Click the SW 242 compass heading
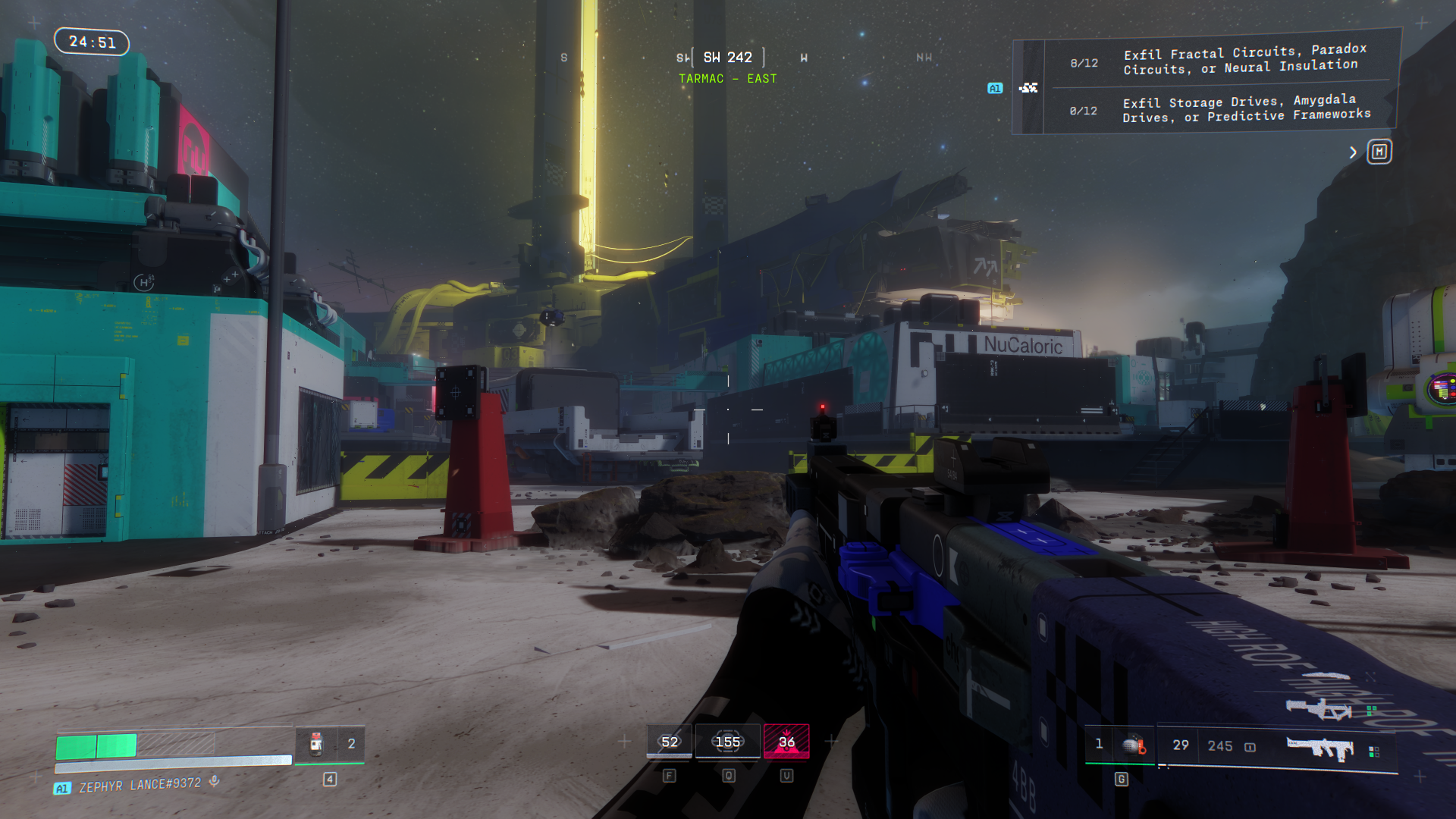The width and height of the screenshot is (1456, 819). click(x=727, y=58)
